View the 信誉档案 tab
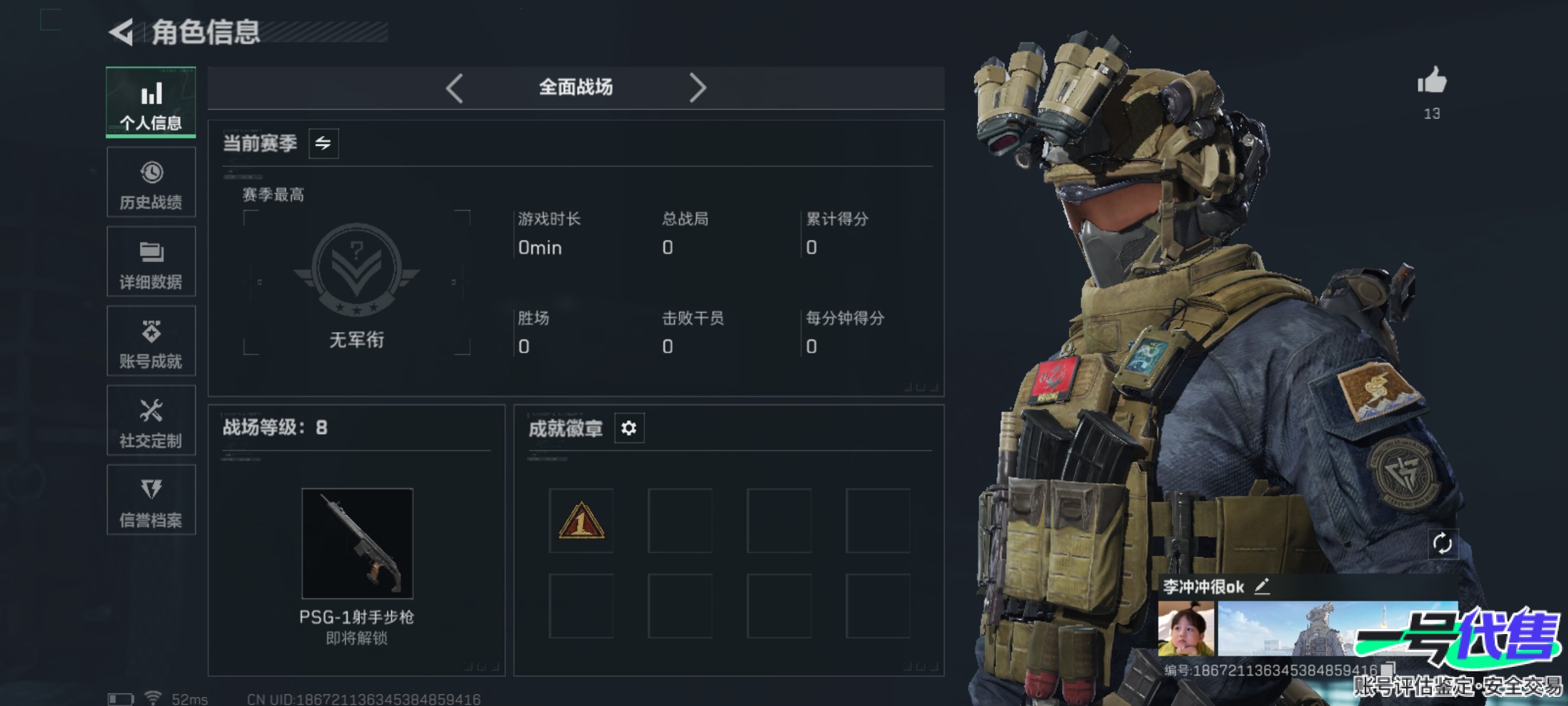 [151, 500]
